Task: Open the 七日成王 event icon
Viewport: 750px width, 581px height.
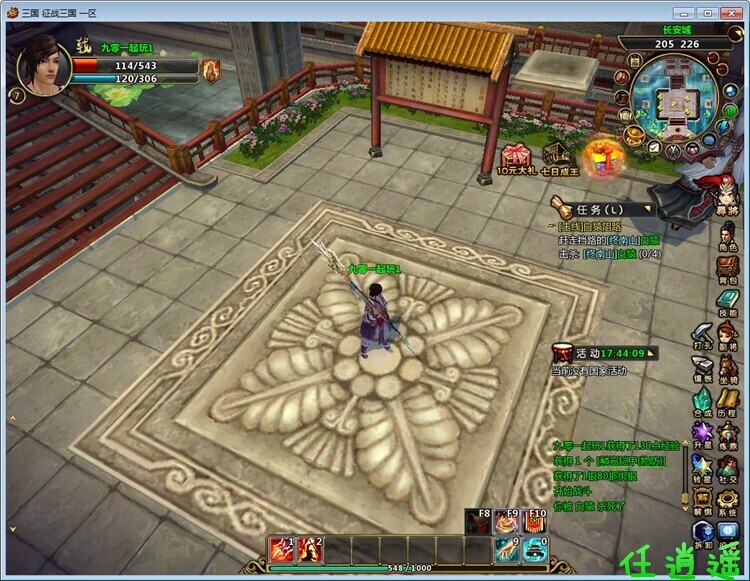Action: (x=559, y=158)
